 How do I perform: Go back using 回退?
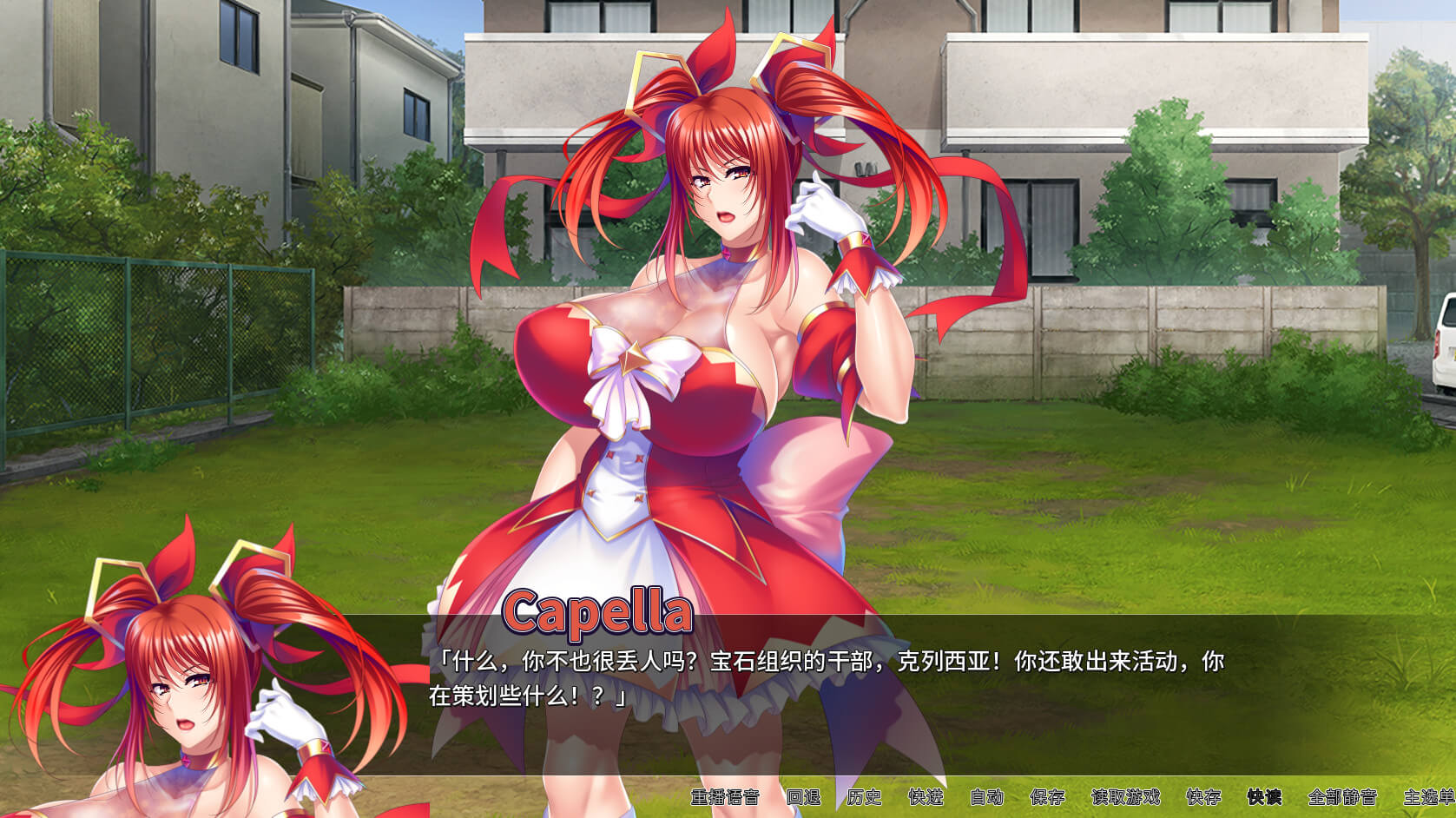point(803,797)
